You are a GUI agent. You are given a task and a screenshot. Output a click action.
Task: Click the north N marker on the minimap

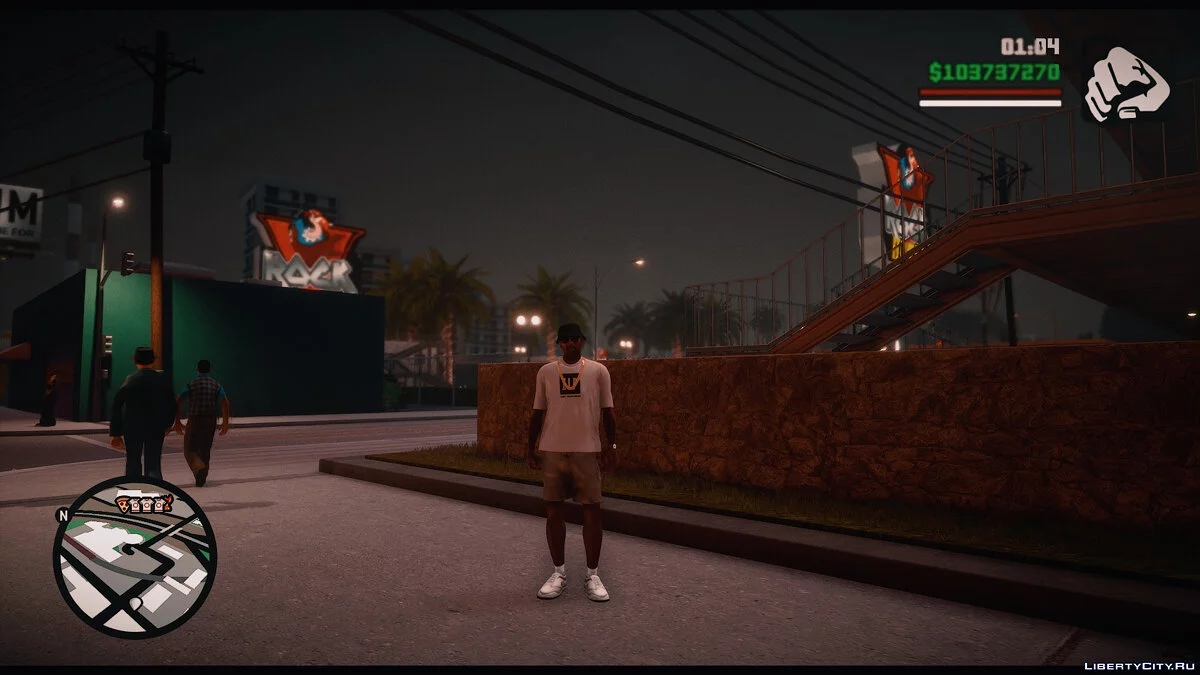(63, 517)
